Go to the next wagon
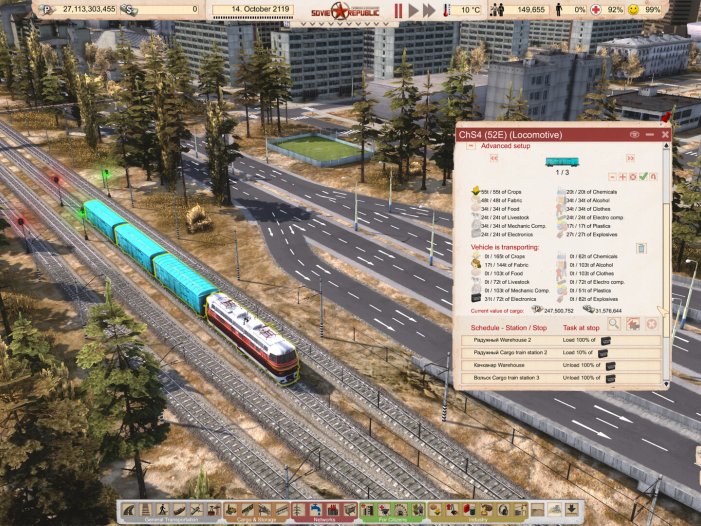 [x=629, y=159]
